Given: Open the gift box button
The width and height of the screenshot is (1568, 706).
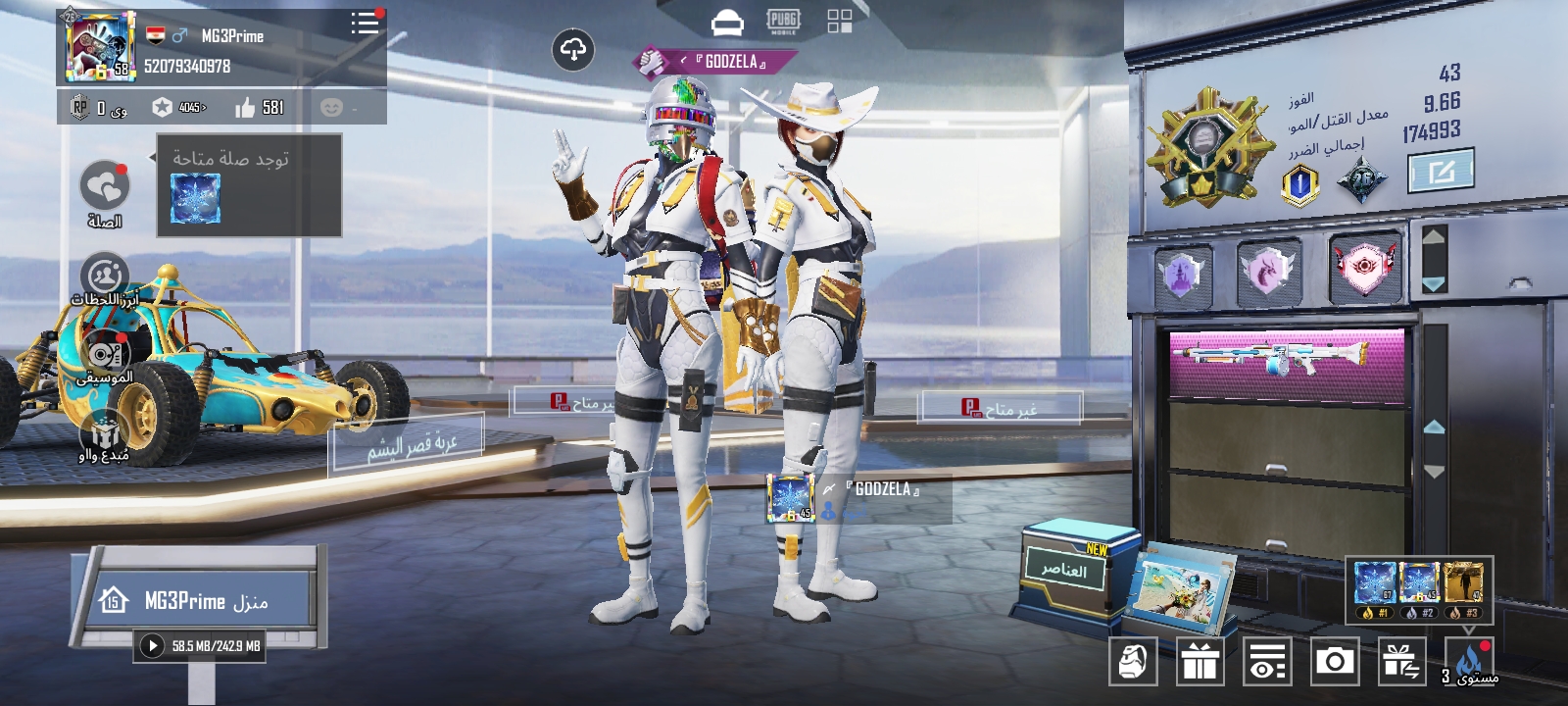Looking at the screenshot, I should coord(1200,661).
